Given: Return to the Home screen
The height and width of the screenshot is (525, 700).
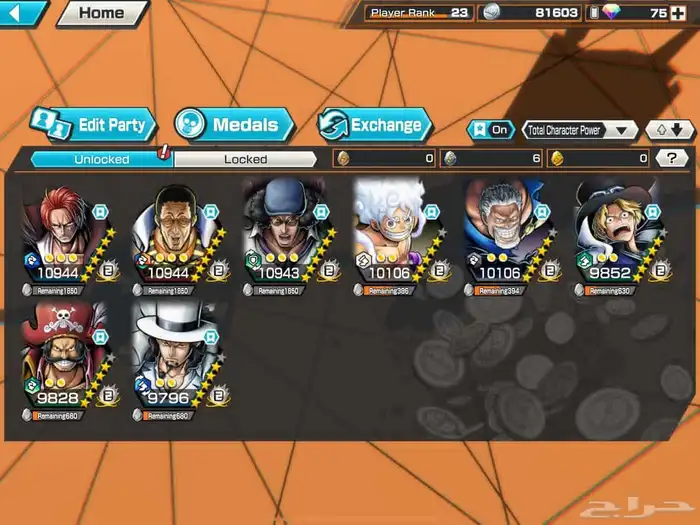Looking at the screenshot, I should tap(101, 13).
